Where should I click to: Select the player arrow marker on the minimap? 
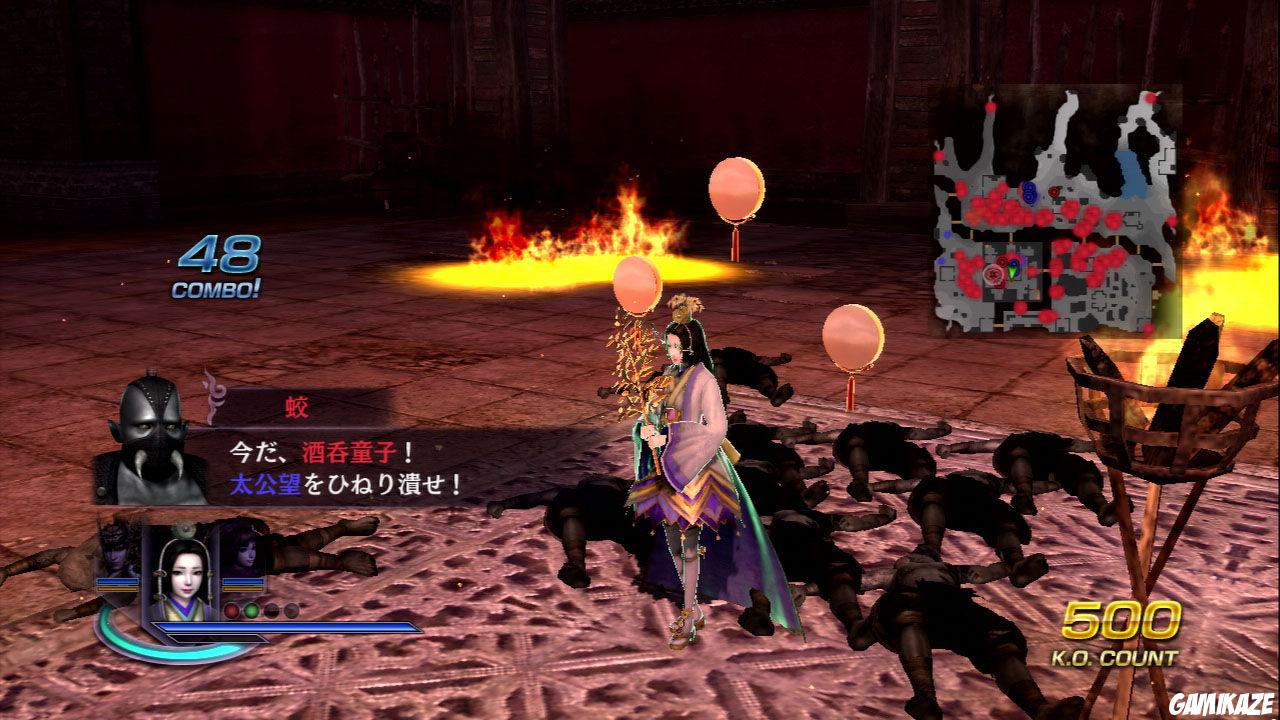pyautogui.click(x=1012, y=272)
